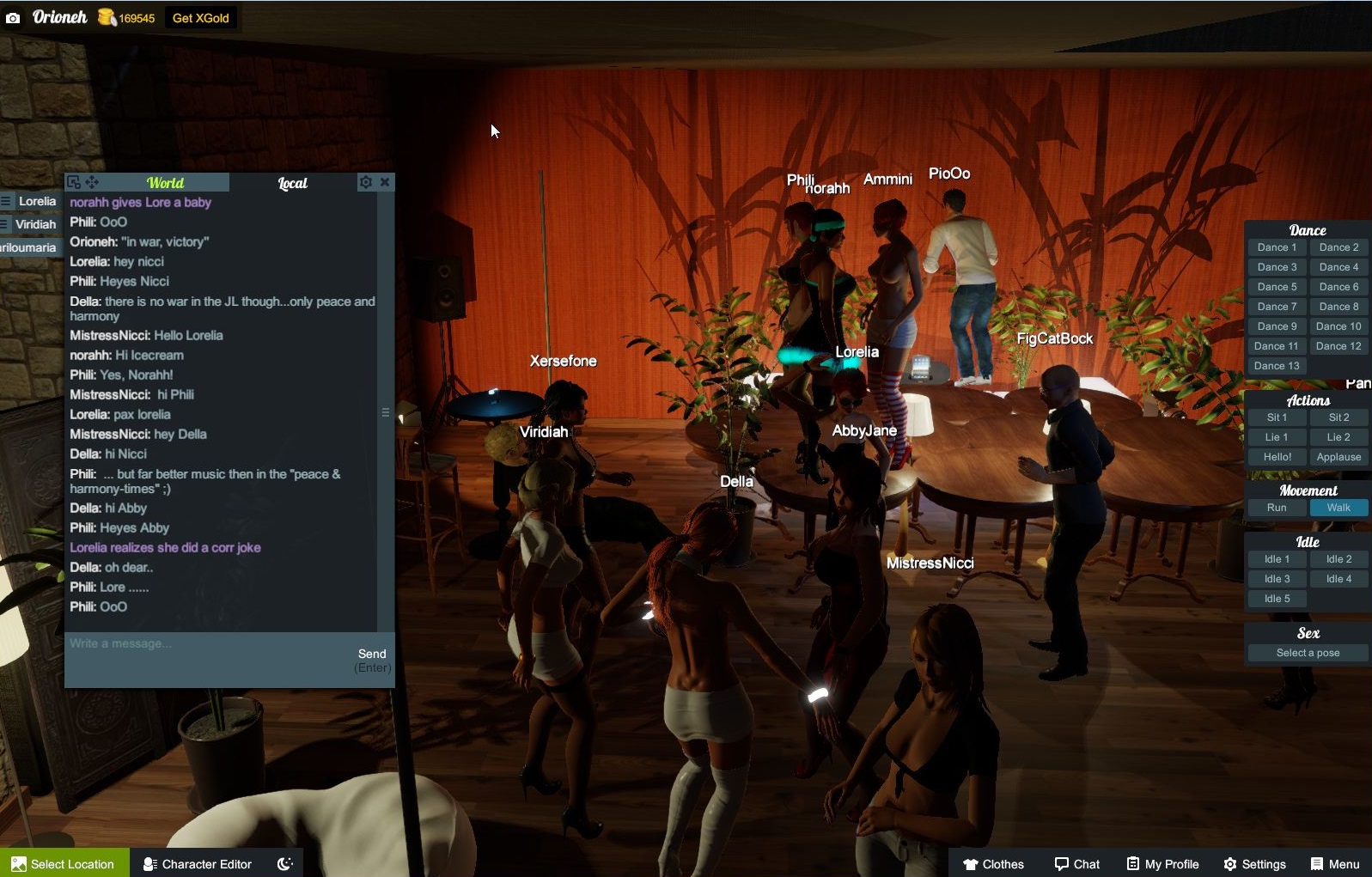1372x877 pixels.
Task: Open the Select Location menu
Action: [64, 863]
